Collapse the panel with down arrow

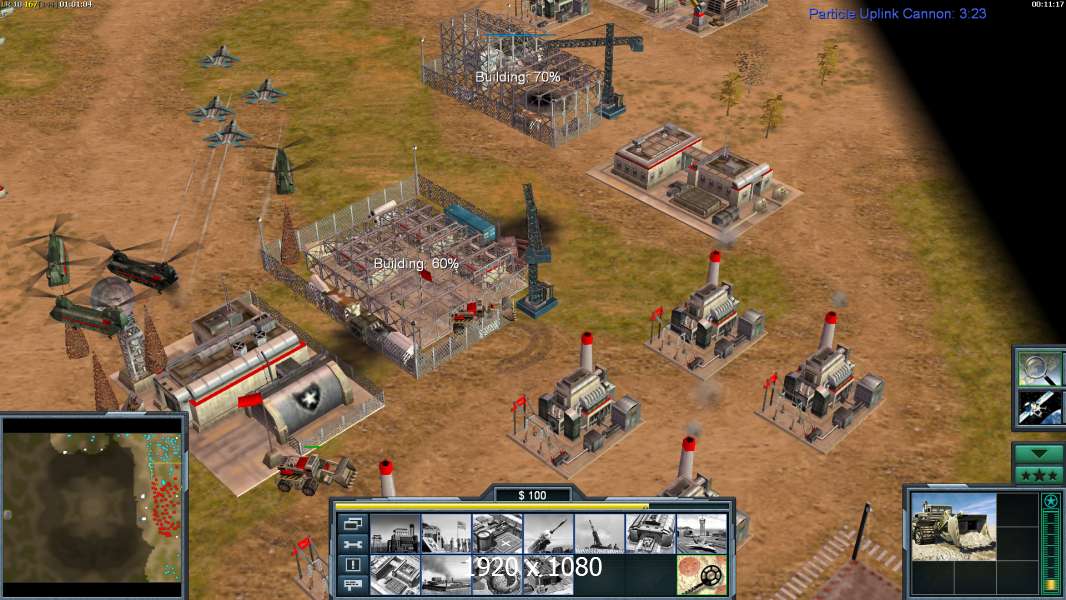pyautogui.click(x=1039, y=453)
